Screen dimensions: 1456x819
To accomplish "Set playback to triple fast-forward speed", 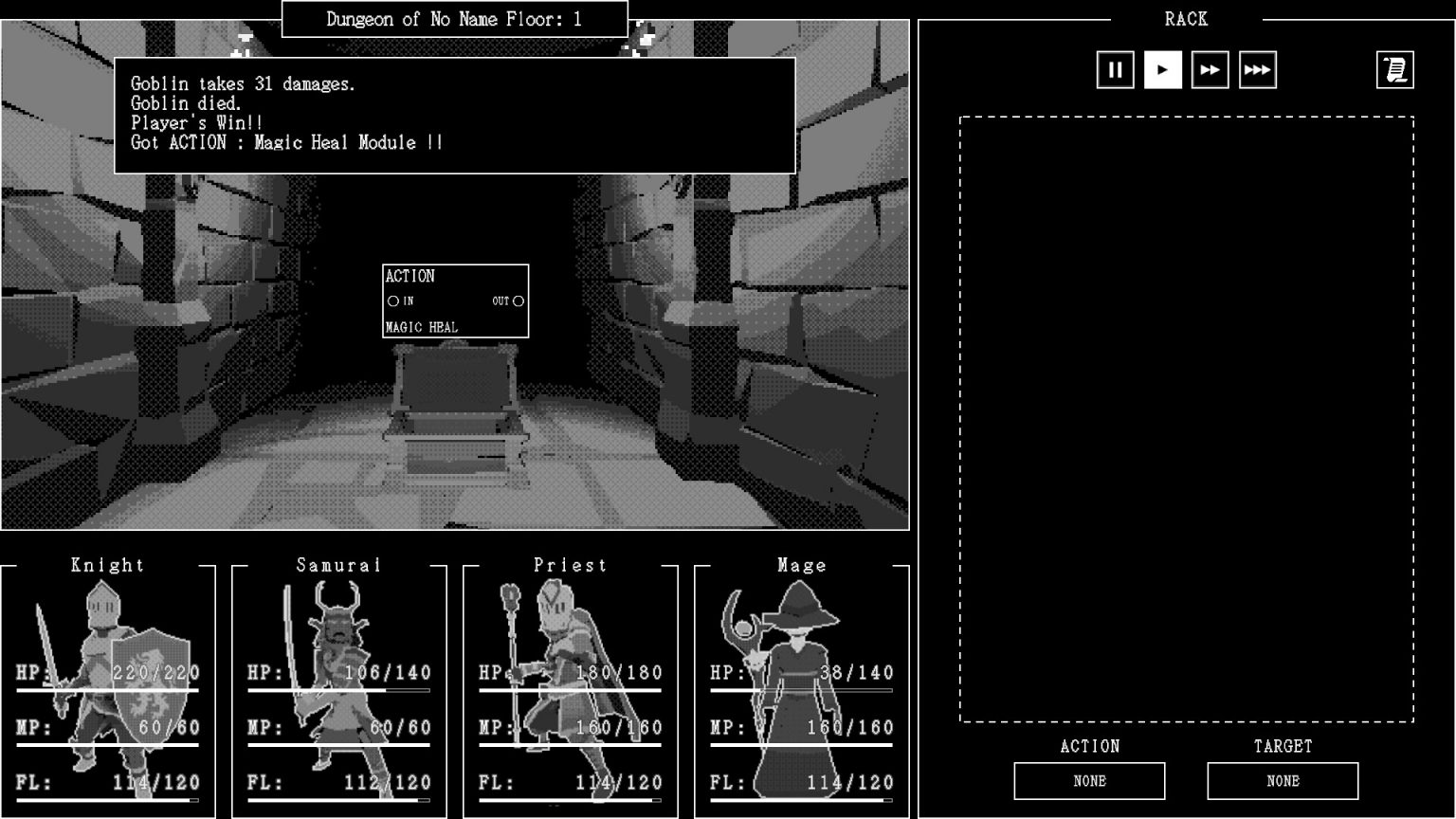I will pos(1258,69).
